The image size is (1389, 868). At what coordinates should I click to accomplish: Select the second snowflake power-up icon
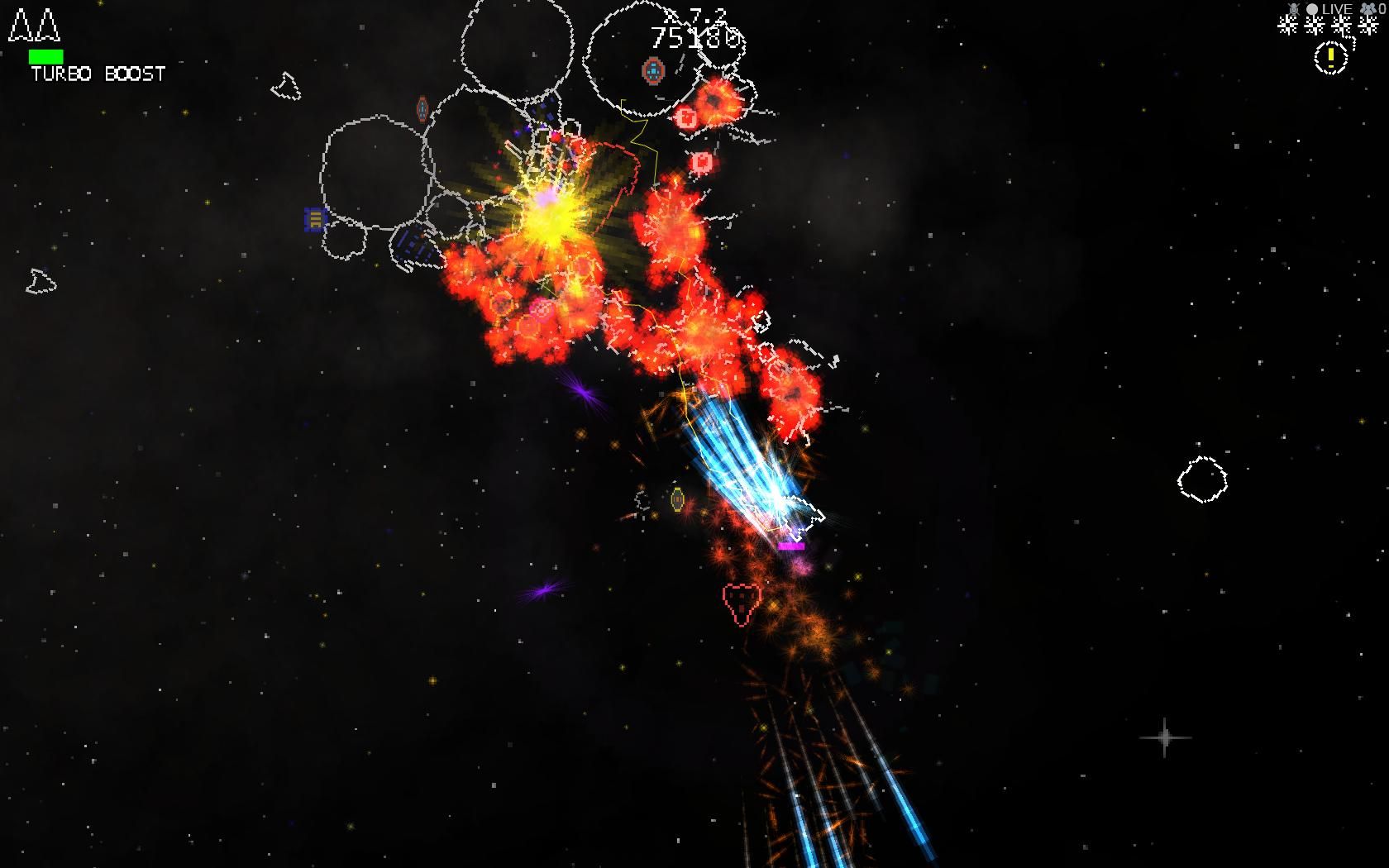tap(1313, 26)
